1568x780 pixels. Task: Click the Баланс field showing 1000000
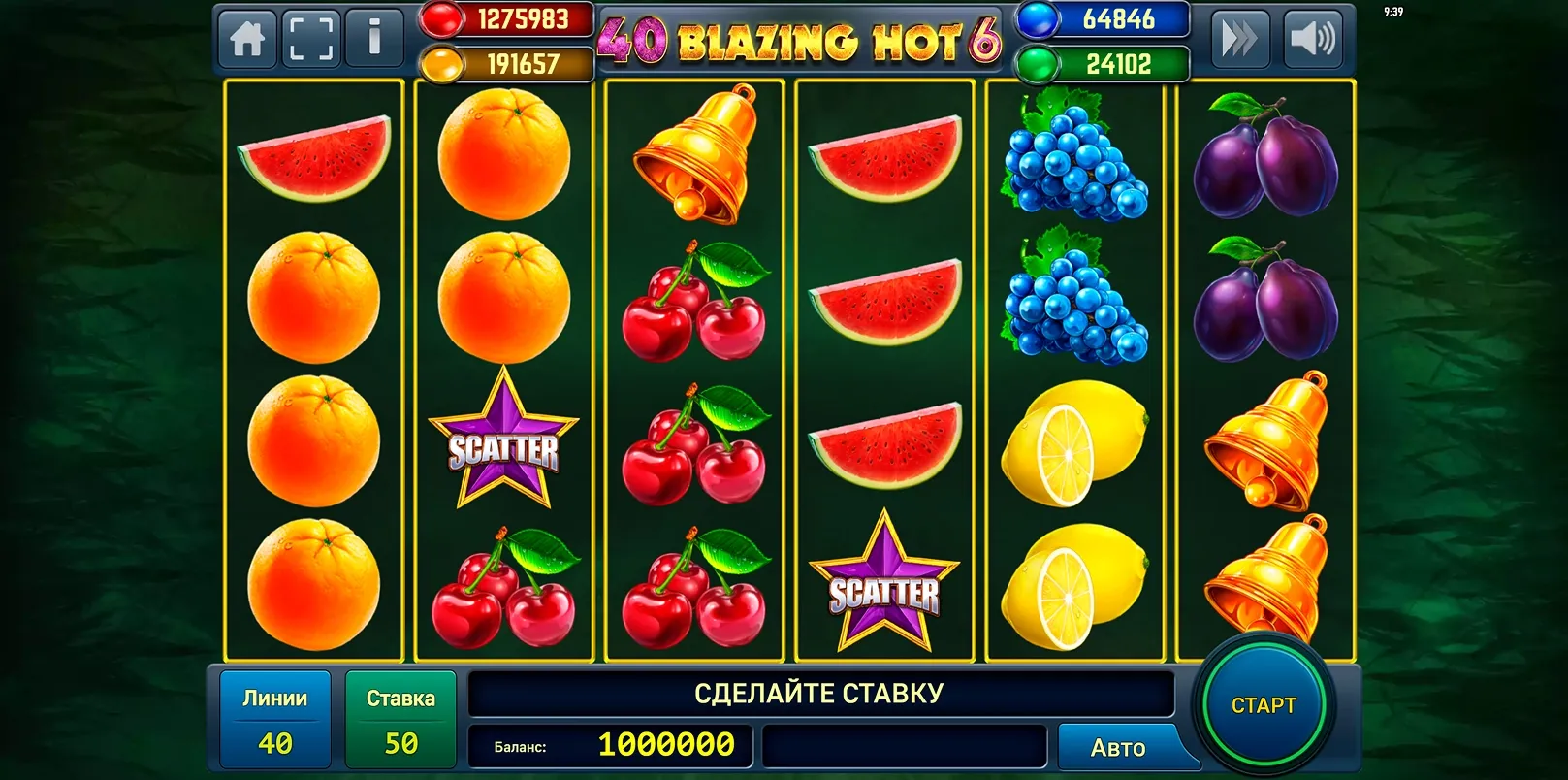tap(611, 747)
